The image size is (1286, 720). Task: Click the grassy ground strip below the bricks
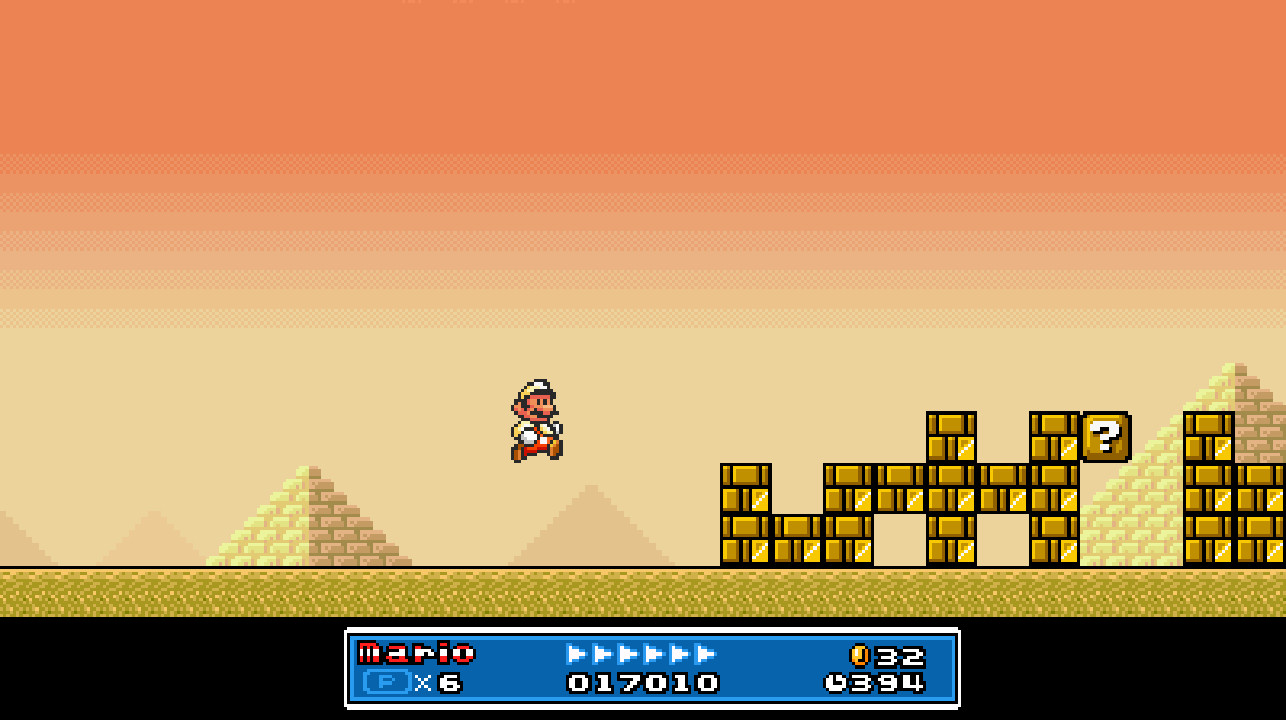pos(900,590)
